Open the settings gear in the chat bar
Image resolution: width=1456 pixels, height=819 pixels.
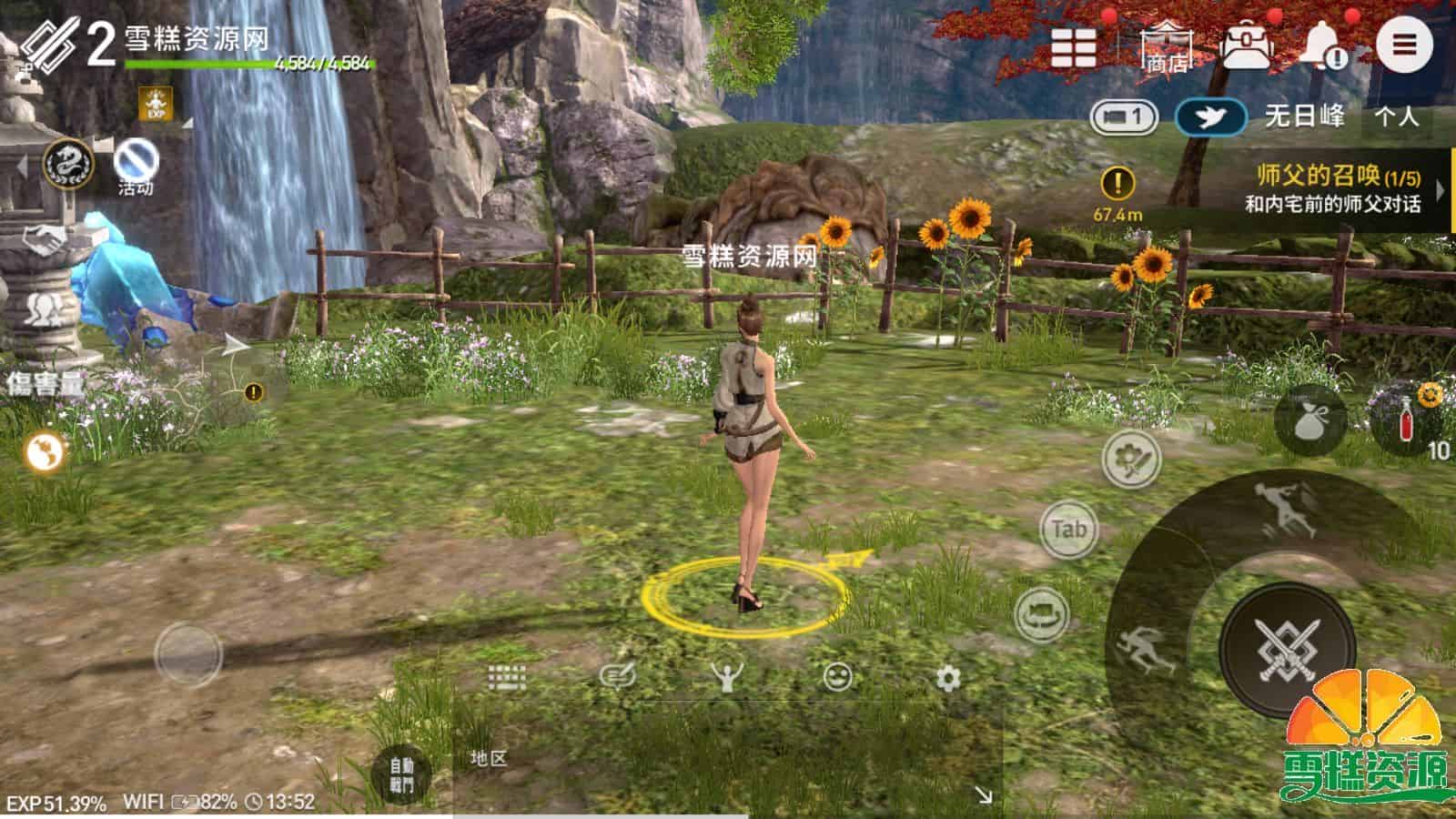click(x=946, y=676)
